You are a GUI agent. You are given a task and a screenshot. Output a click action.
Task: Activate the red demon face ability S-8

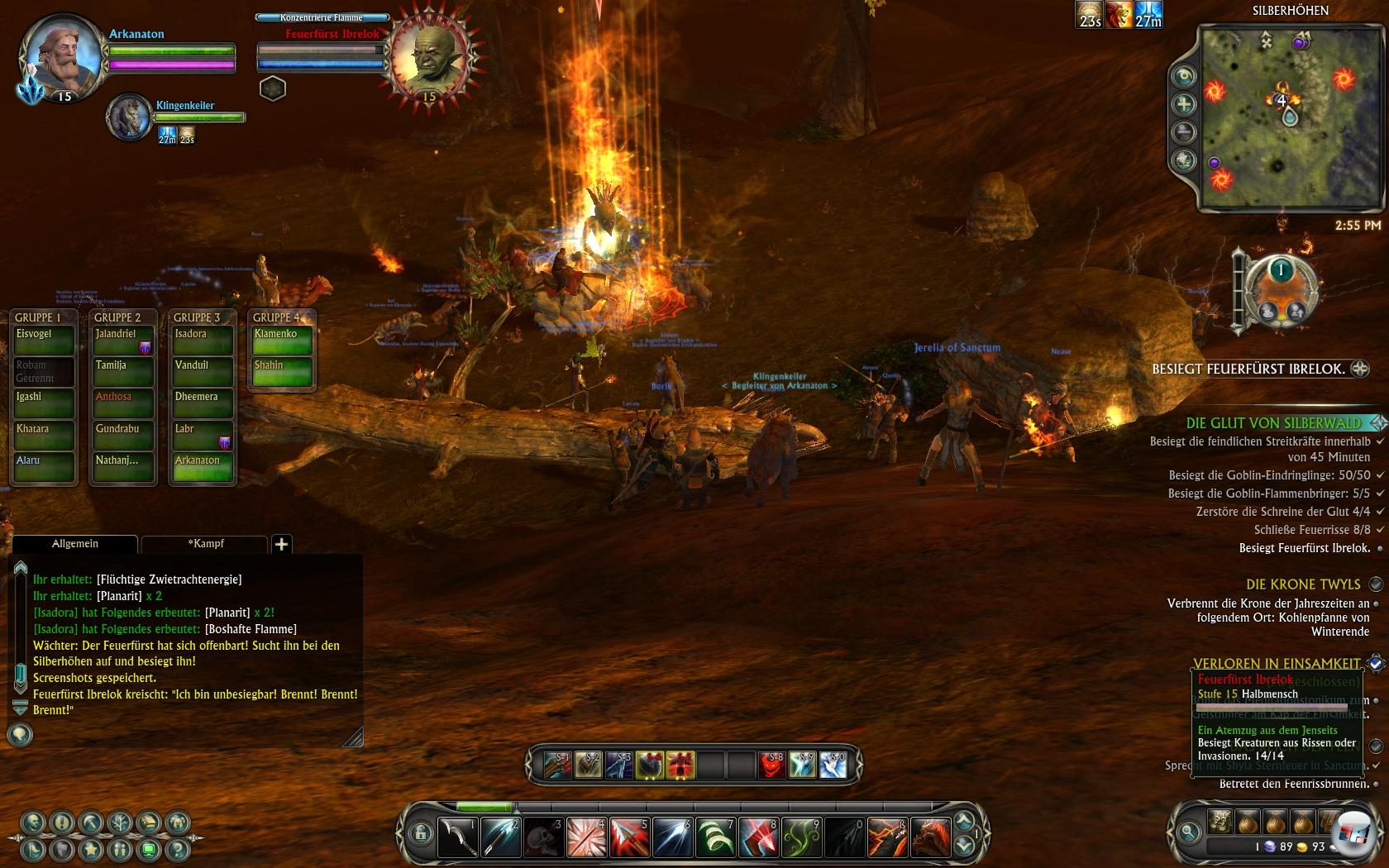pyautogui.click(x=771, y=765)
